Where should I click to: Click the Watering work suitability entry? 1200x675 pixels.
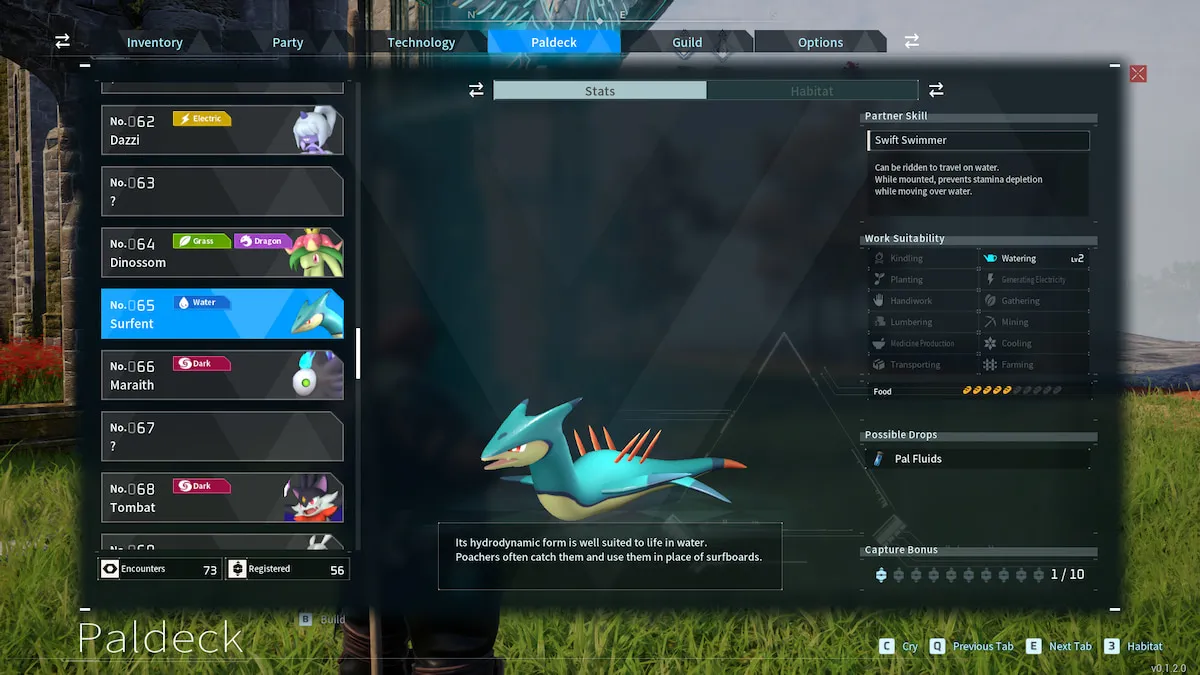1034,258
